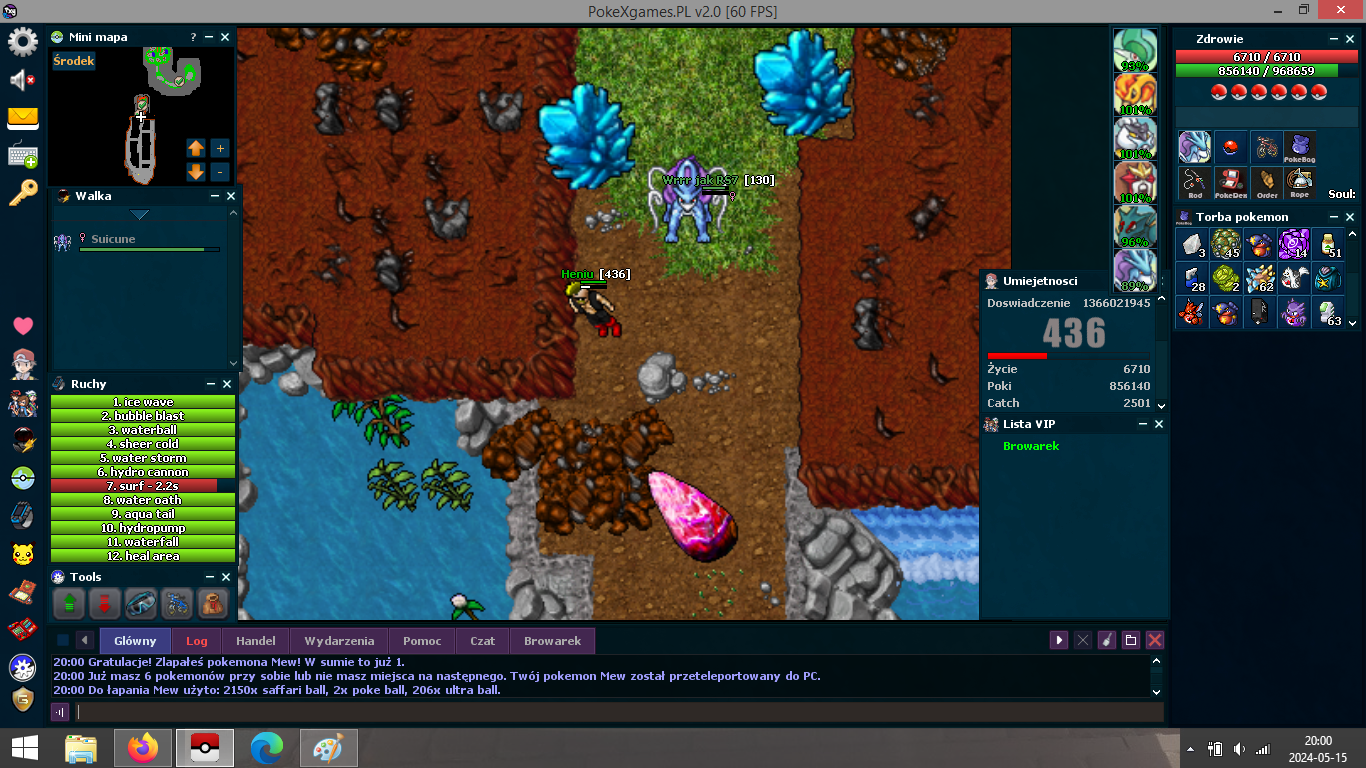The width and height of the screenshot is (1366, 768).
Task: Select the sheer cold move
Action: [143, 444]
